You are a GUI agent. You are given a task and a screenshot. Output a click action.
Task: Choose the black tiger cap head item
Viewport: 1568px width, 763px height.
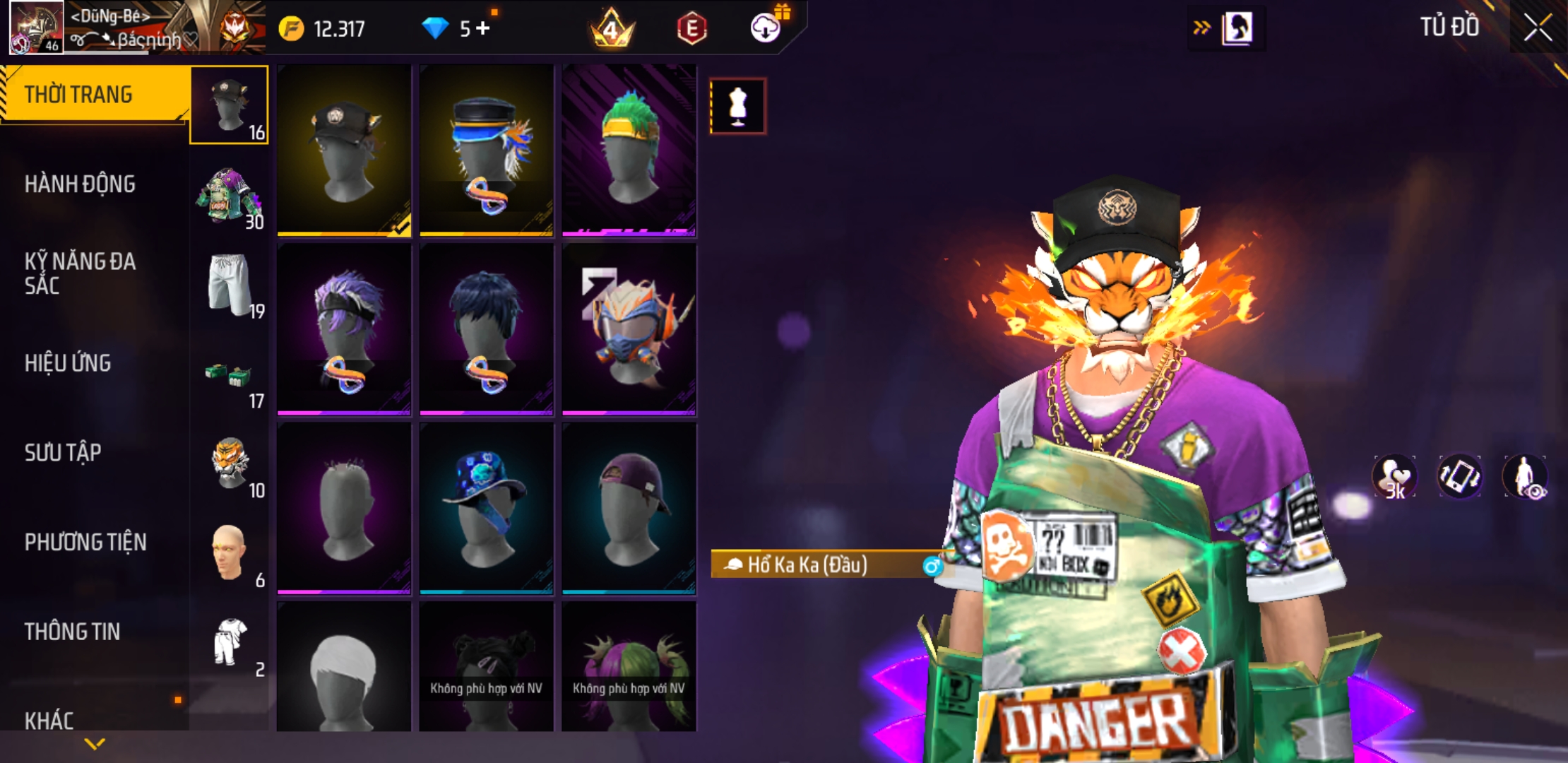pos(344,150)
